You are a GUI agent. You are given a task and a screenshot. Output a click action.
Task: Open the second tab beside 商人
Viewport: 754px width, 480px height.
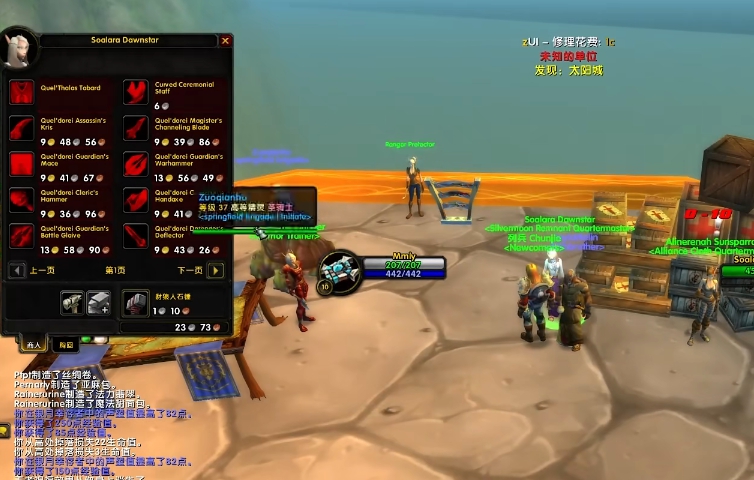pos(65,344)
